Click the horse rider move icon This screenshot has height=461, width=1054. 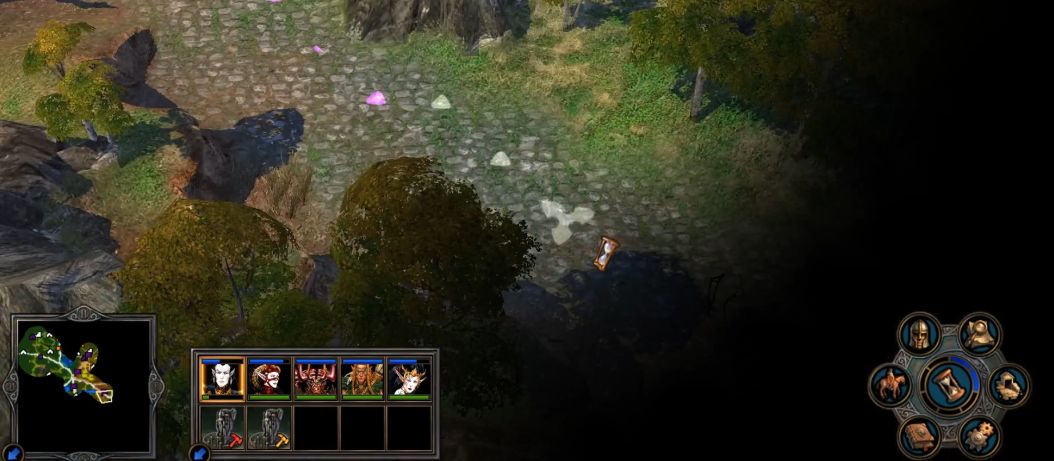tap(889, 385)
